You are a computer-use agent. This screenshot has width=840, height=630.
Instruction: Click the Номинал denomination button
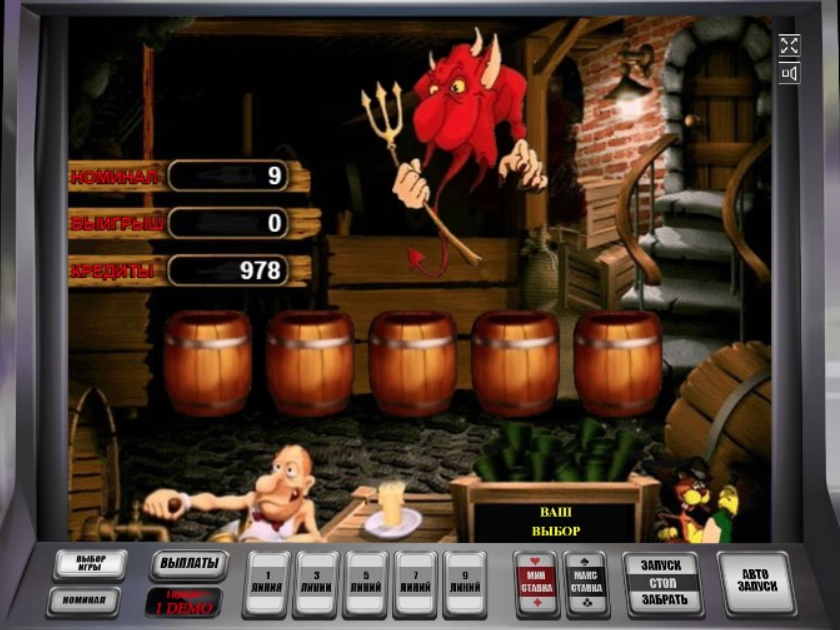(85, 601)
